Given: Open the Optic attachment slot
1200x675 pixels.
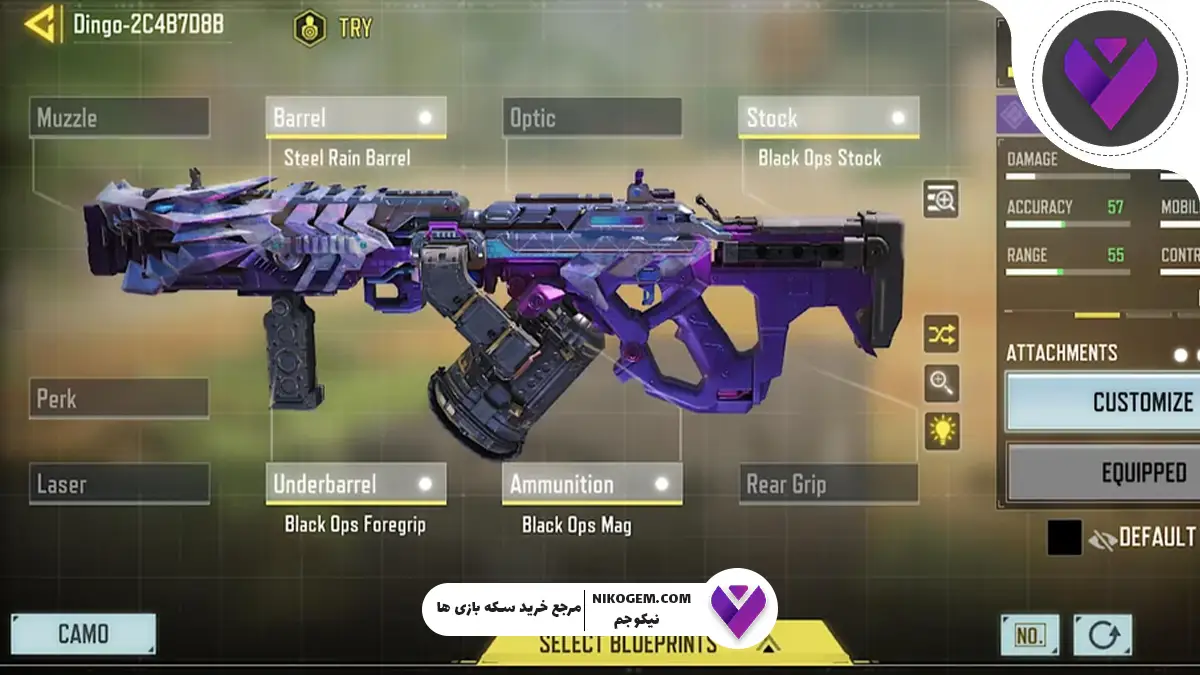Looking at the screenshot, I should pos(592,118).
